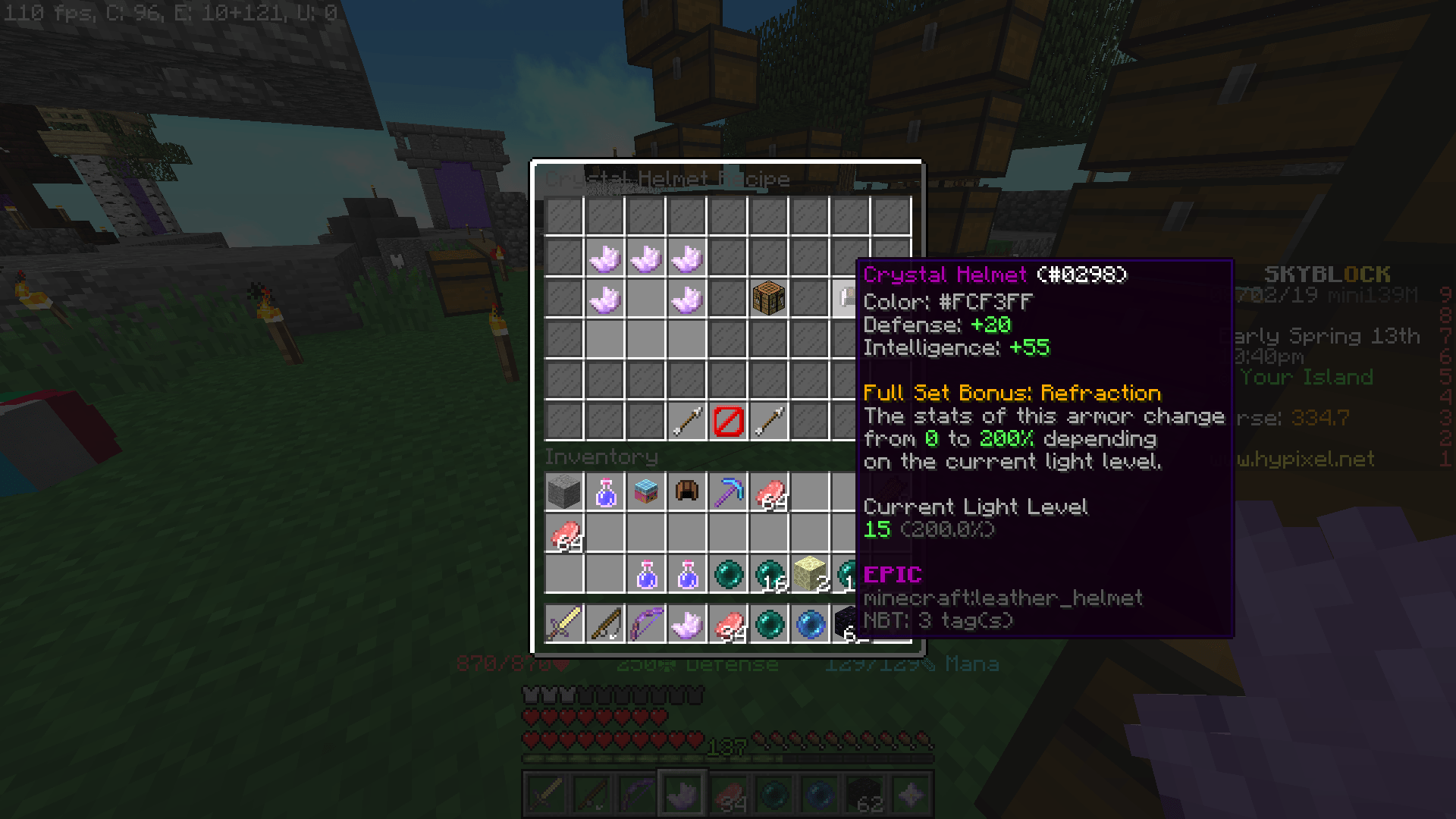Pick up the mana potion in the top inventory row
Screen dimensions: 1456x819
604,492
